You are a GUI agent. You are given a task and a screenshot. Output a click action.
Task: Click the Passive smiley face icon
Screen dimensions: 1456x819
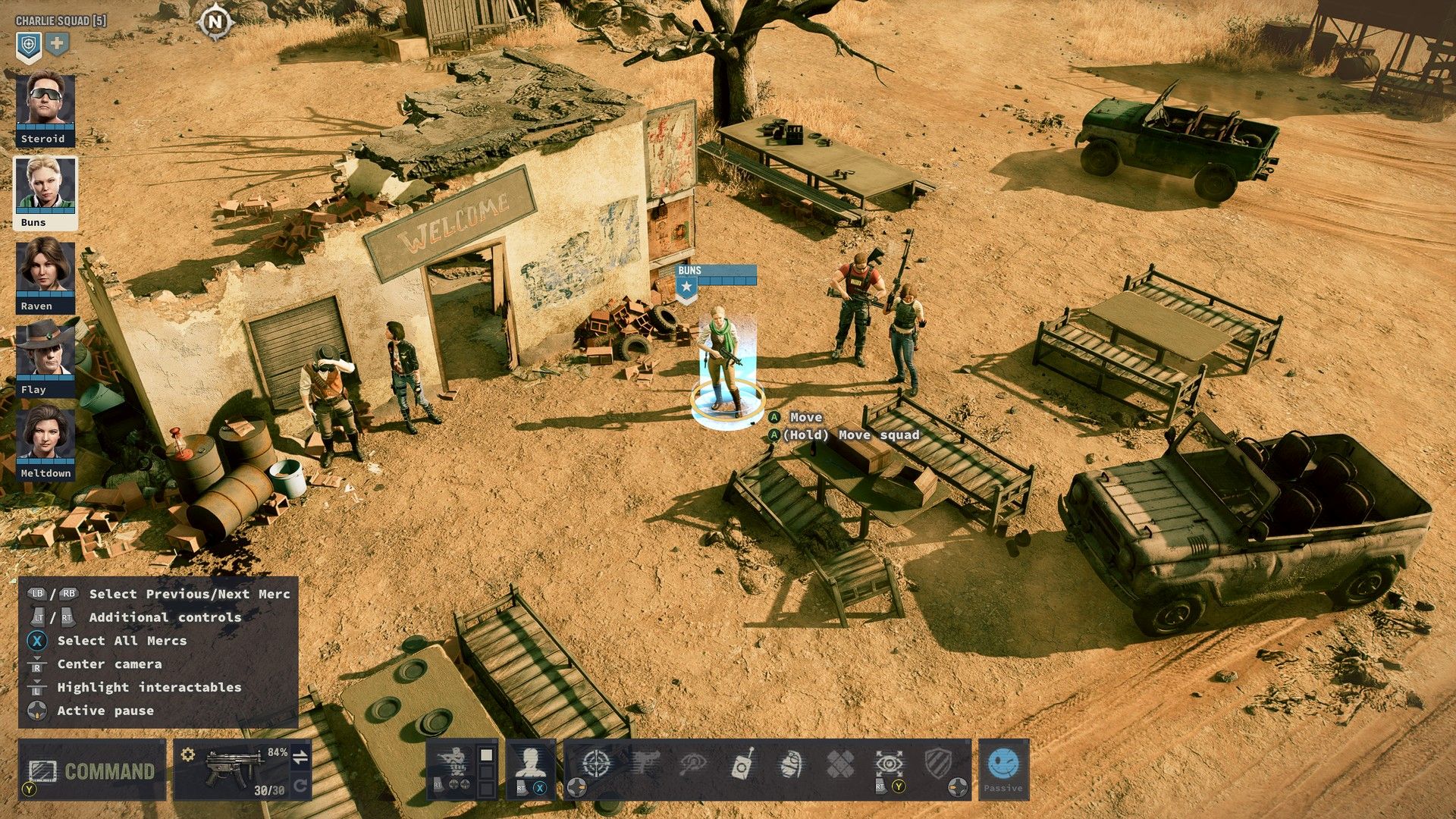click(x=1003, y=764)
